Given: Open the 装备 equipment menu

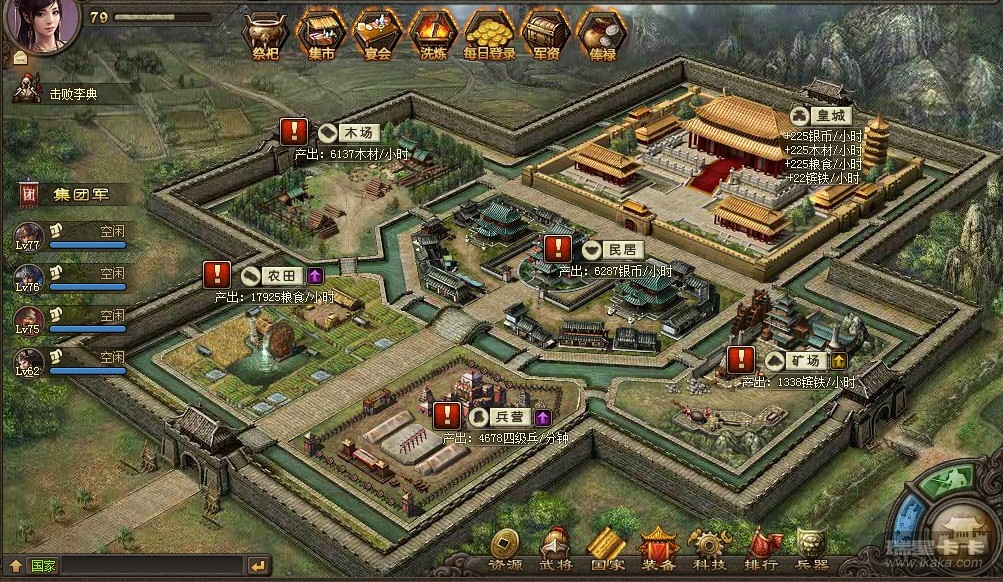Looking at the screenshot, I should click(x=658, y=548).
